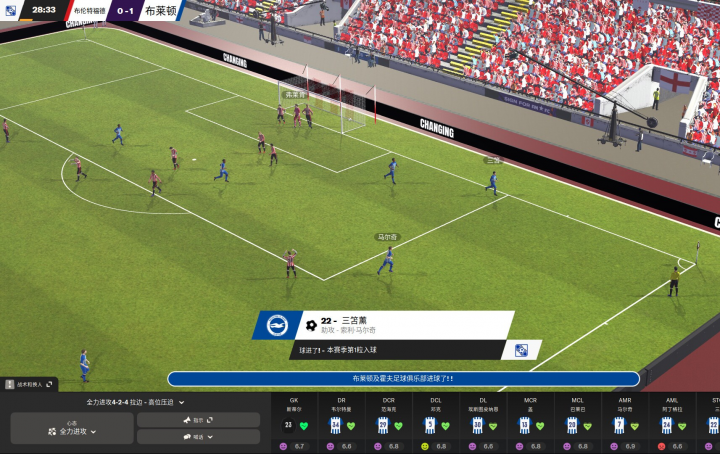
Task: Open the 喊话 shout options
Action: pyautogui.click(x=198, y=437)
